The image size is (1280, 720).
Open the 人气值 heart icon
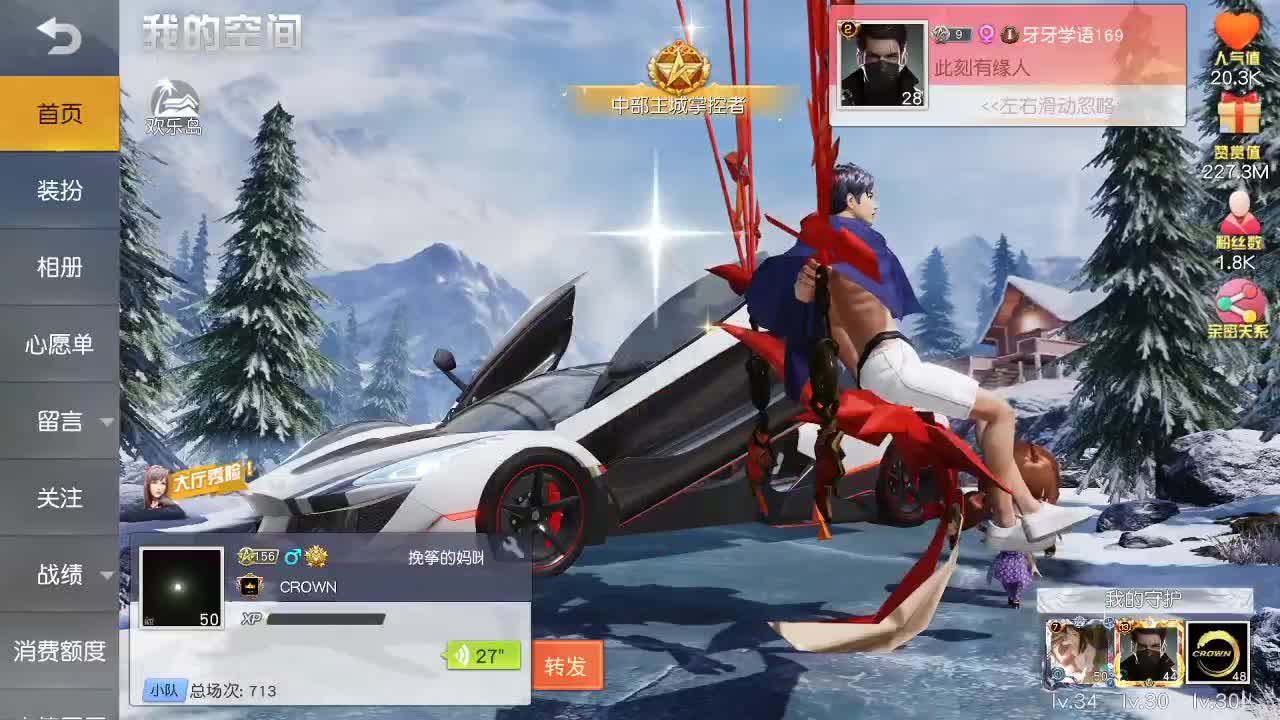(1238, 27)
